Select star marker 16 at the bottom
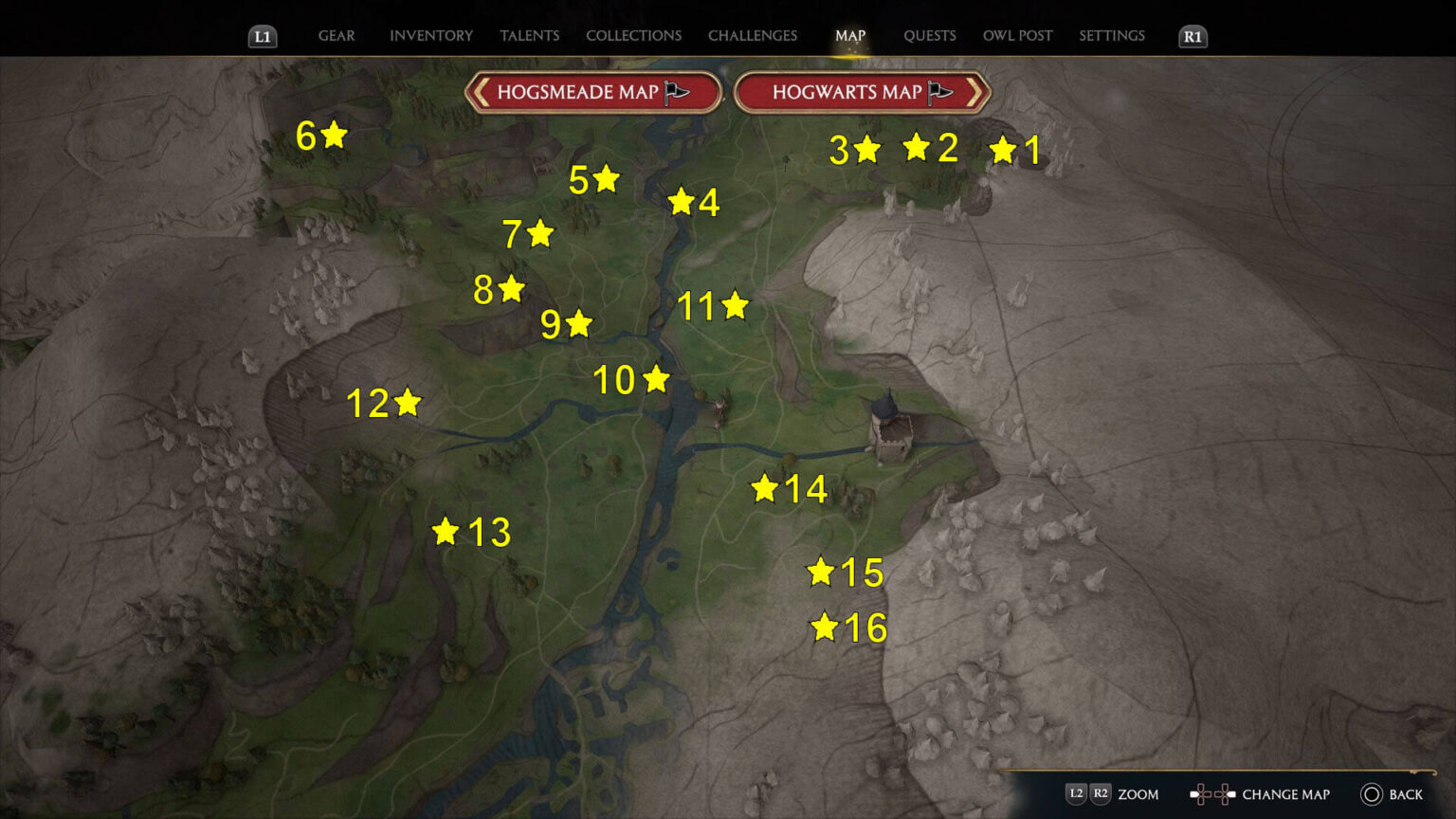Screen dimensions: 1456x819 point(825,626)
